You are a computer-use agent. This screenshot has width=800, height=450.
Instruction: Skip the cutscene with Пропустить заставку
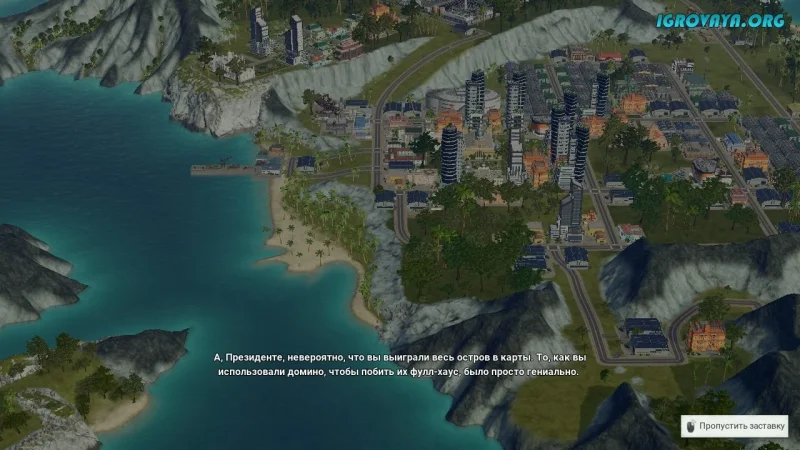[735, 425]
